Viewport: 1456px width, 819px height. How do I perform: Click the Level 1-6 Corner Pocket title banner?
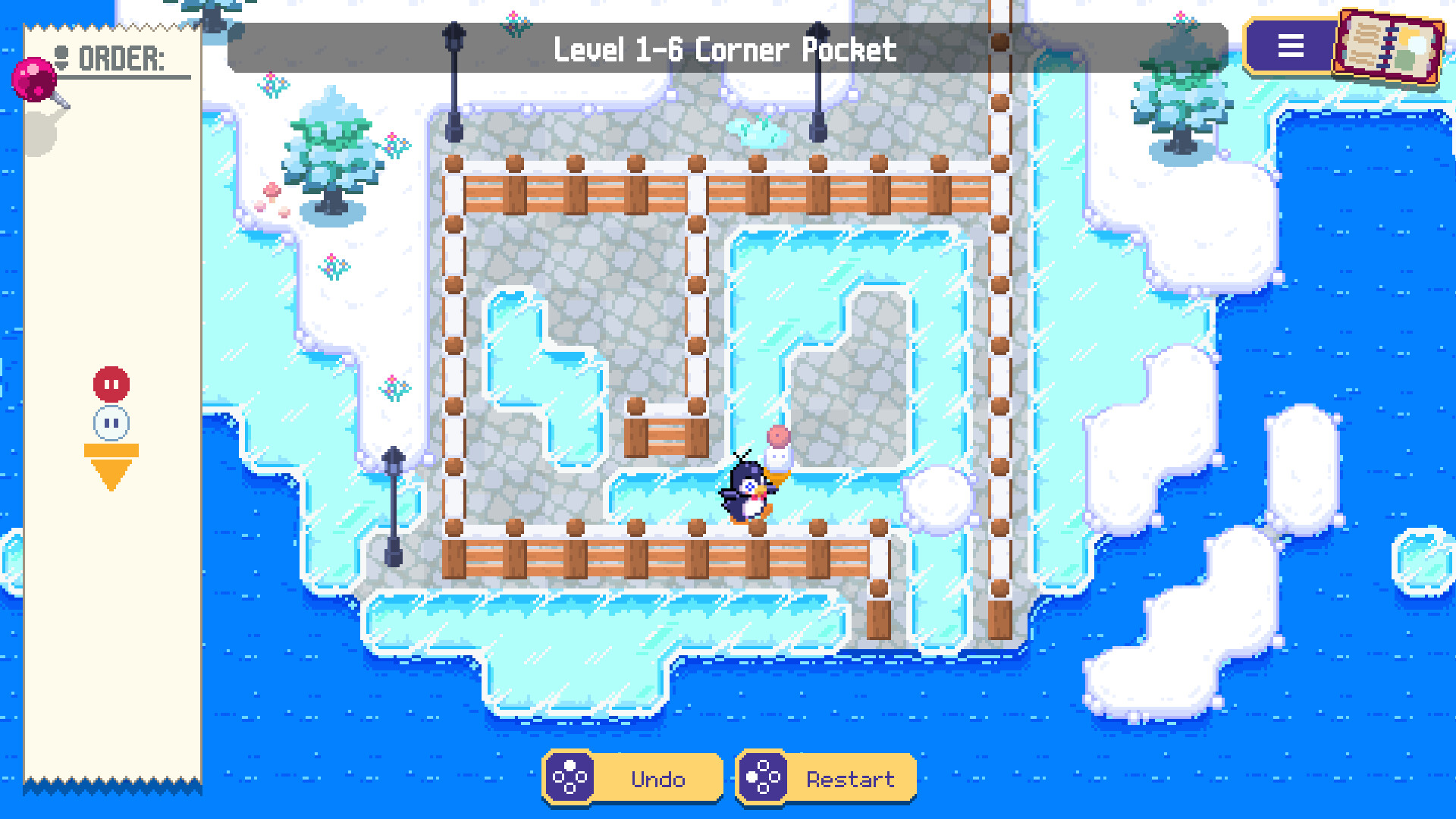pos(725,49)
